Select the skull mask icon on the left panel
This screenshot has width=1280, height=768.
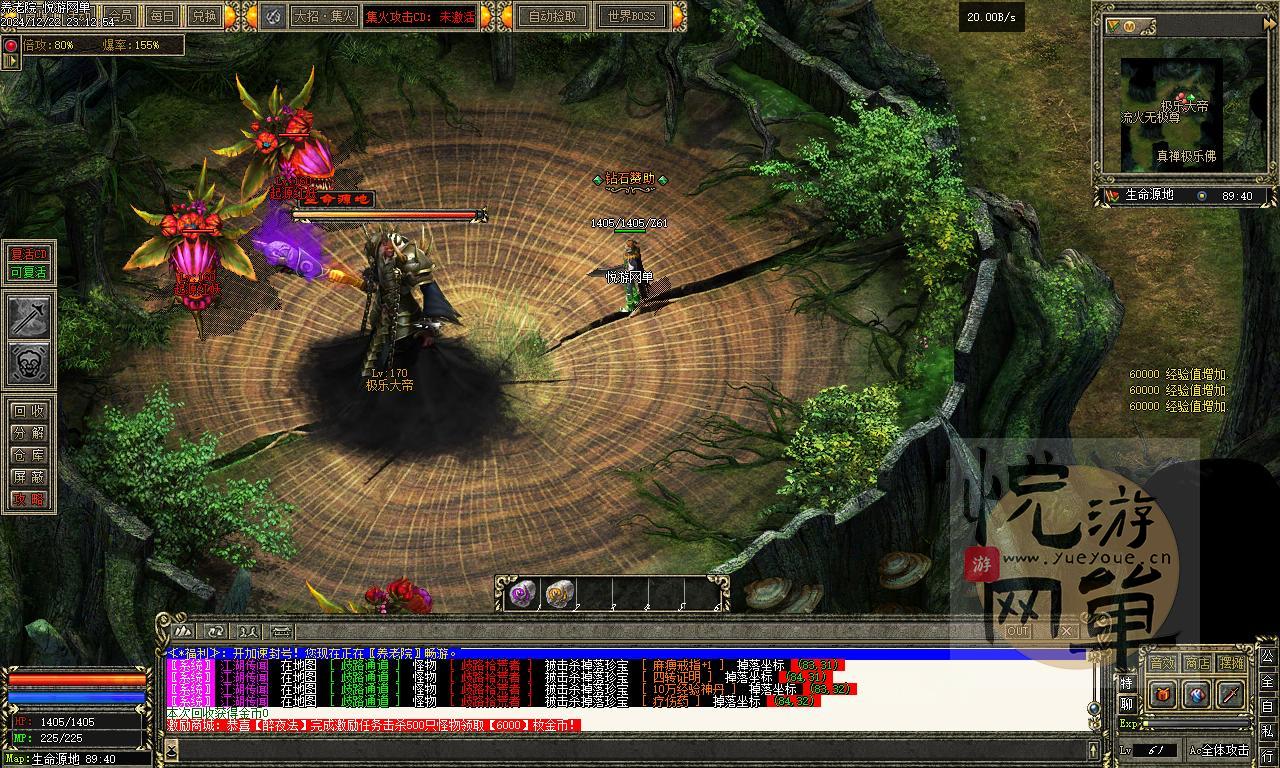coord(30,364)
